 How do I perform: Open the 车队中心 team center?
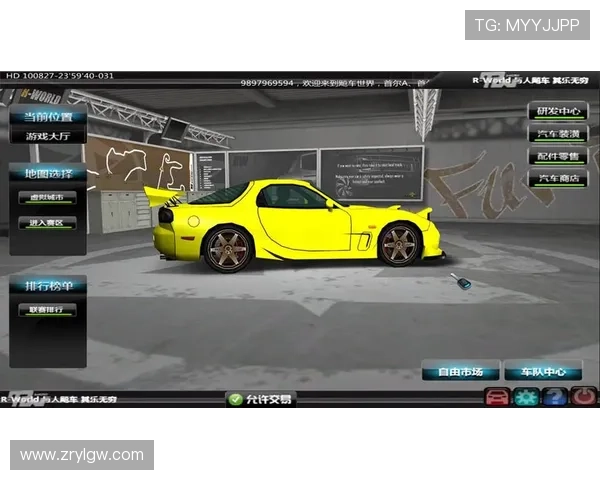pyautogui.click(x=543, y=372)
